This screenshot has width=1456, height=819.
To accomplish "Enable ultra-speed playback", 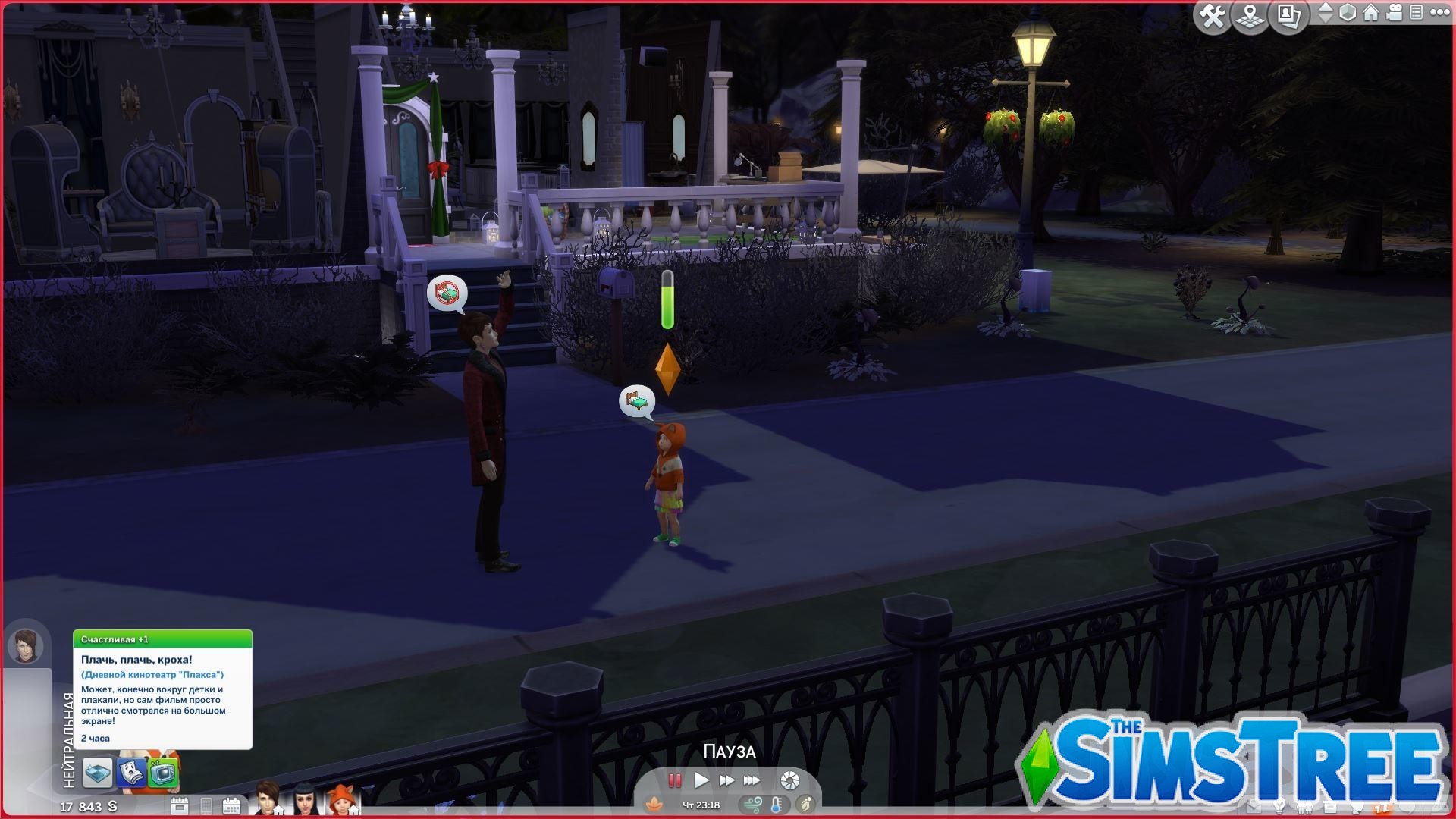I will click(x=751, y=780).
